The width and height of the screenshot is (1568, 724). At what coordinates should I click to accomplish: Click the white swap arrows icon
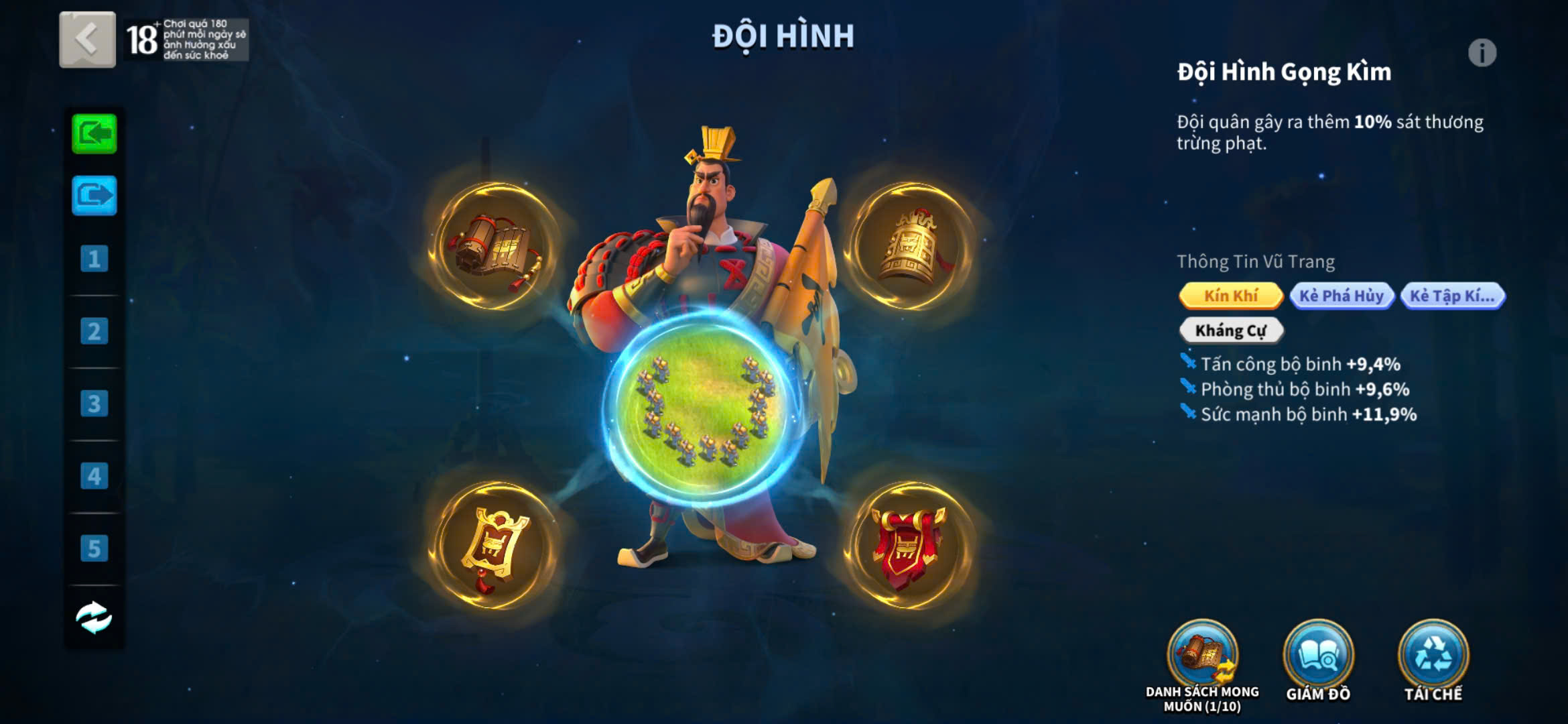click(x=94, y=617)
